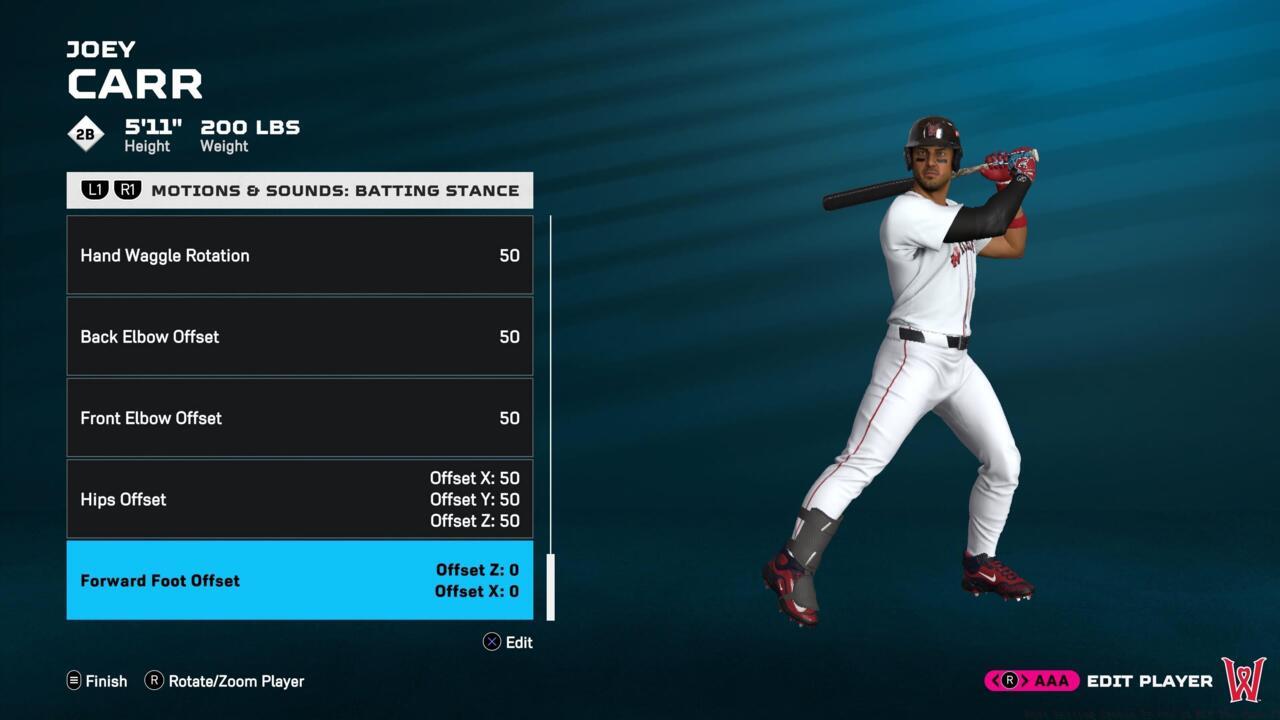Image resolution: width=1280 pixels, height=720 pixels.
Task: Select the Back Elbow Offset setting
Action: click(x=300, y=337)
